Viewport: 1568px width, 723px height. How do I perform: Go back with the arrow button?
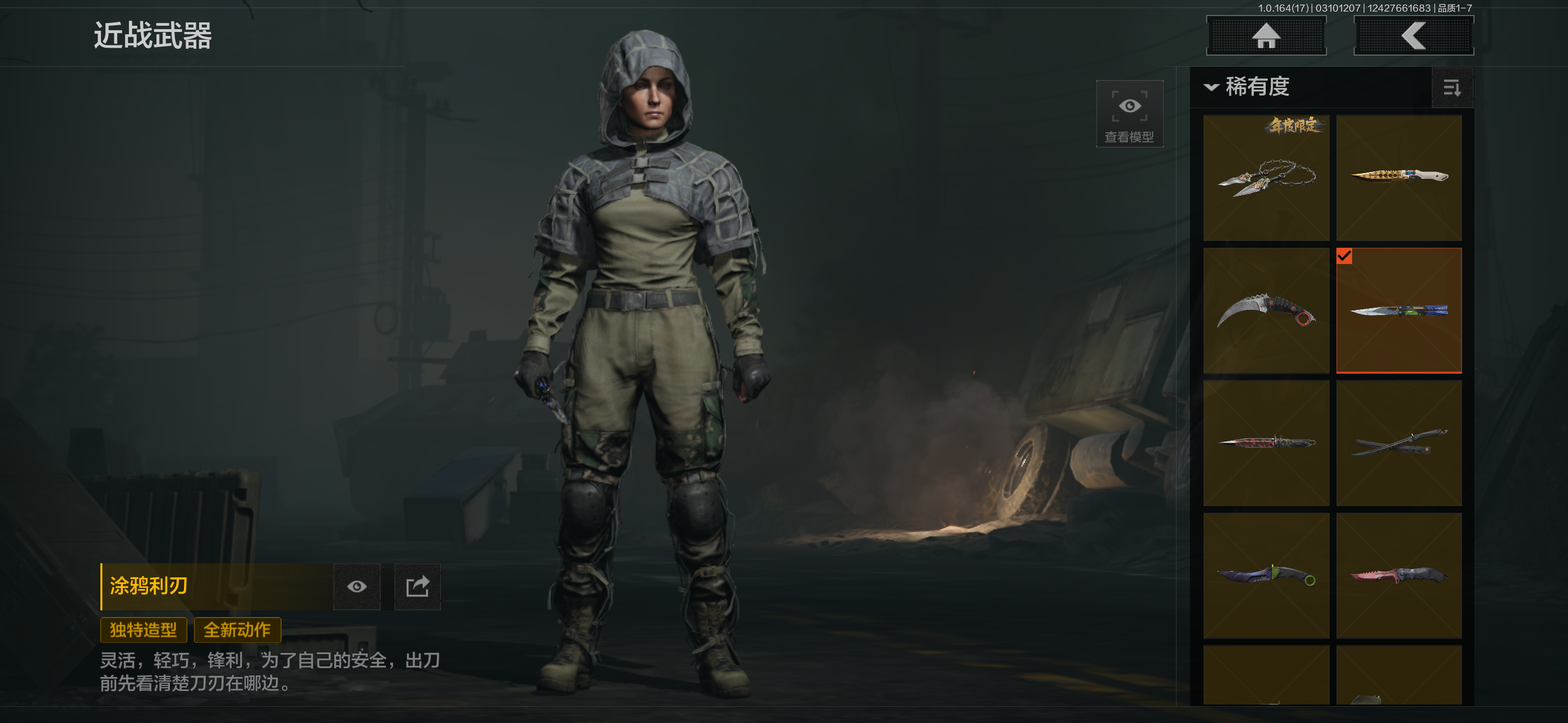(1413, 36)
